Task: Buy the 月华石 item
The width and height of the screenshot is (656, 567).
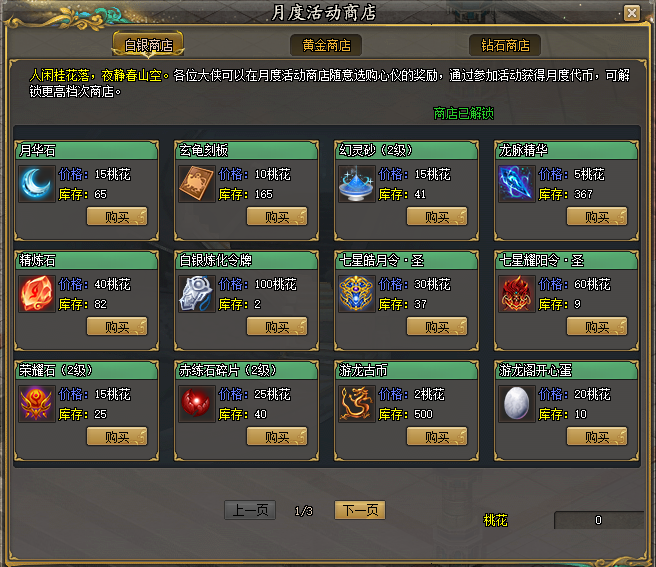Action: click(117, 217)
